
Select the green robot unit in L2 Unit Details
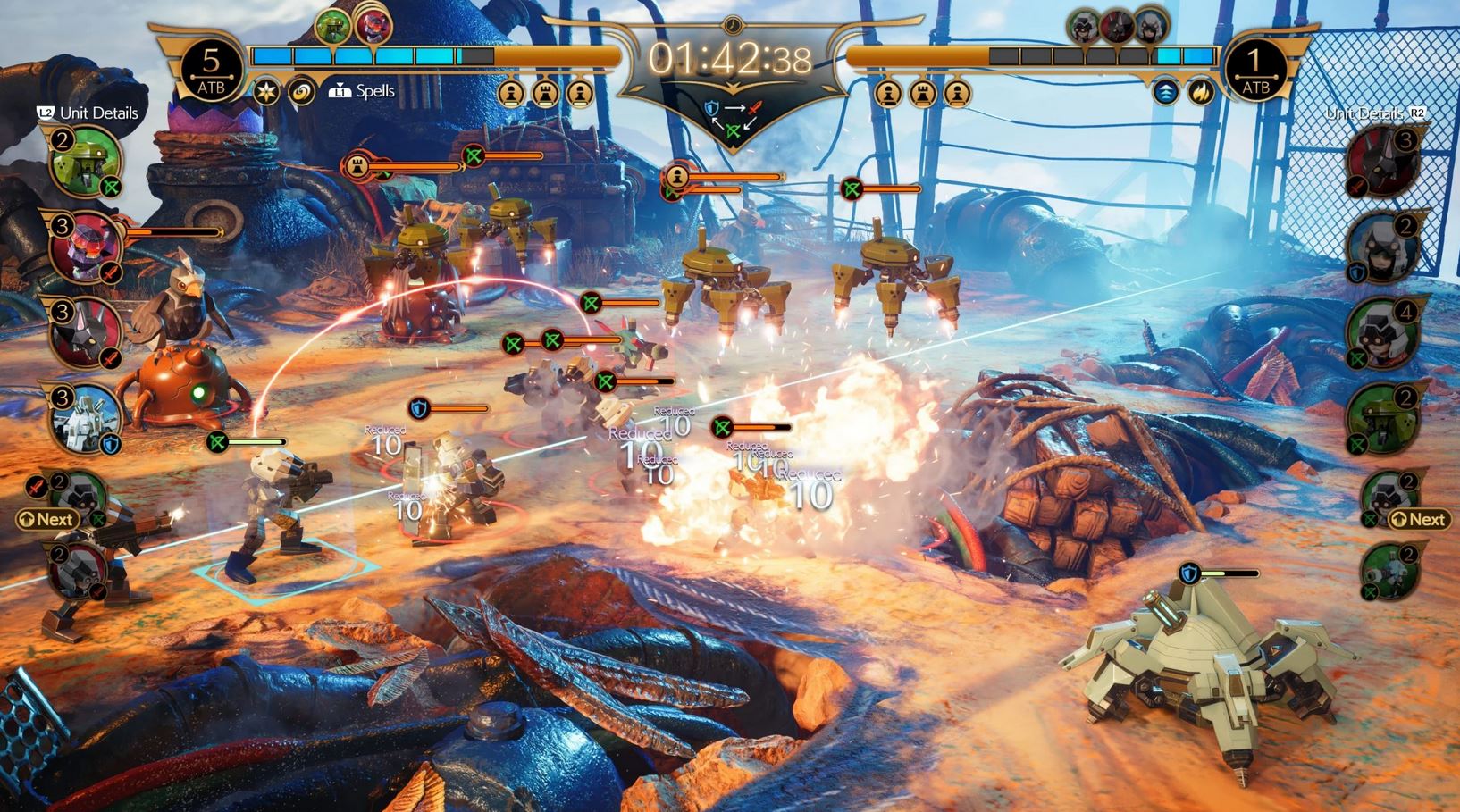(83, 163)
